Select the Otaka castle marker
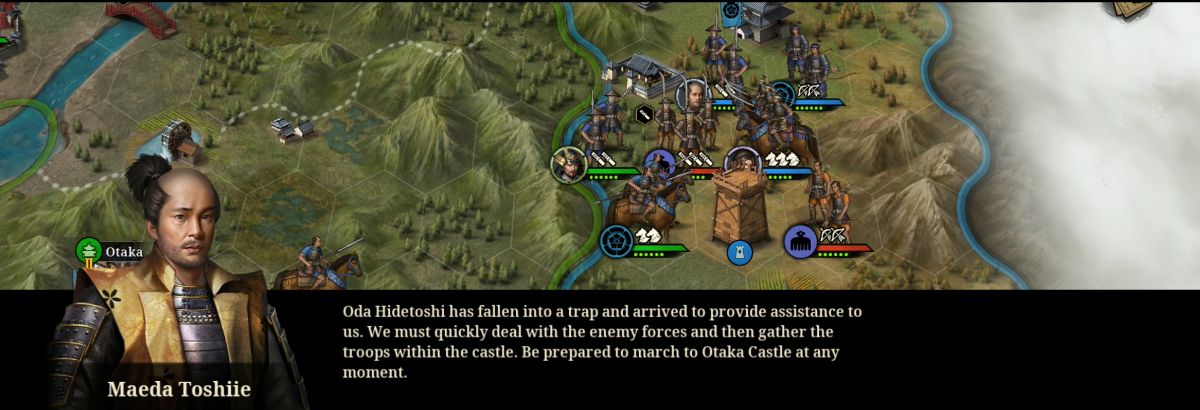Screen dimensions: 1200x410 click(90, 252)
